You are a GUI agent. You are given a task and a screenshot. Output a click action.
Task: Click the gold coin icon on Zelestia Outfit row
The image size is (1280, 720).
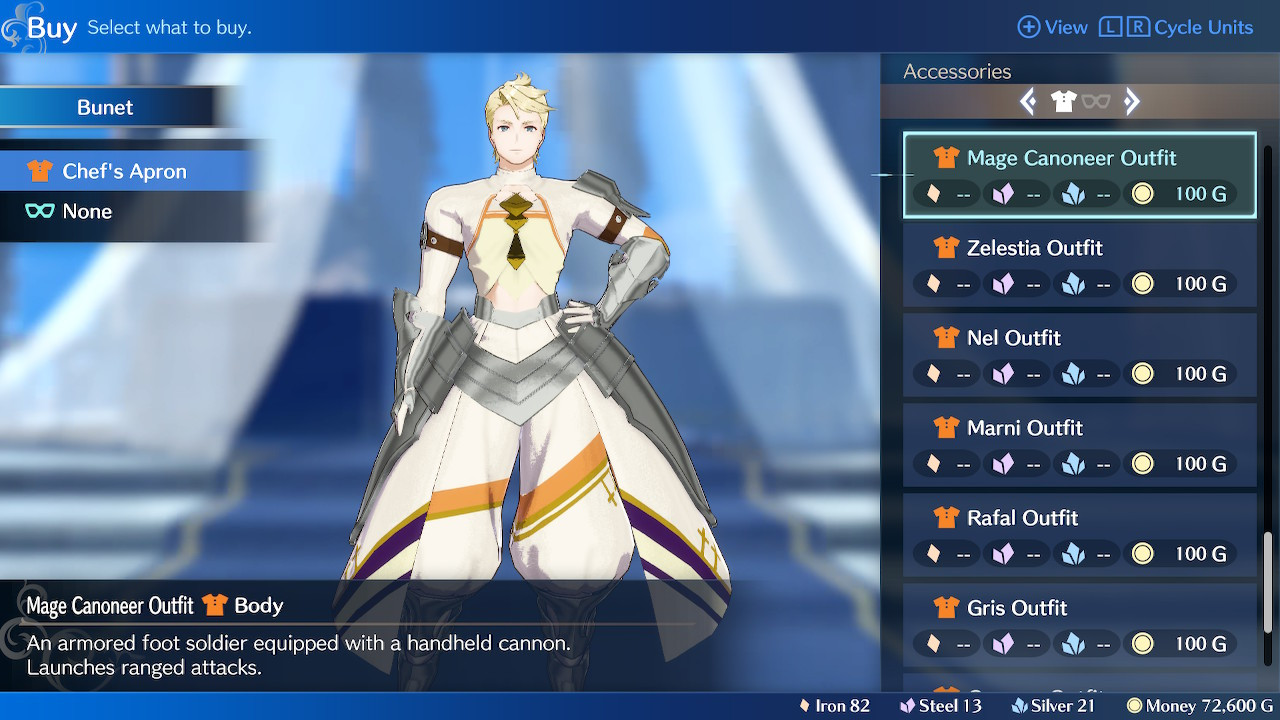point(1140,284)
